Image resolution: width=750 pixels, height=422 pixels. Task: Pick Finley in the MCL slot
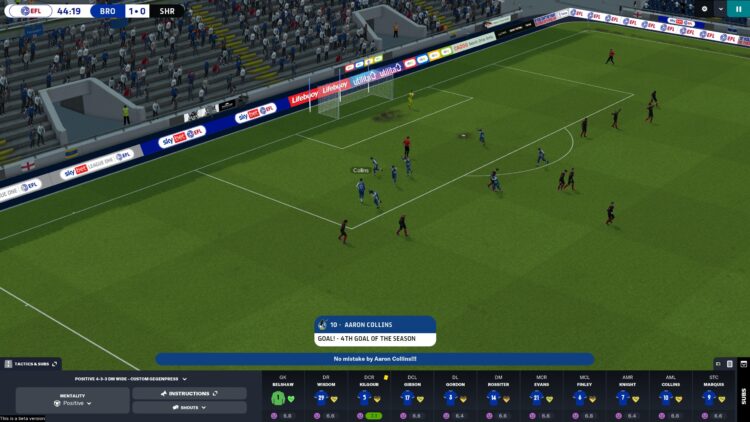click(584, 397)
